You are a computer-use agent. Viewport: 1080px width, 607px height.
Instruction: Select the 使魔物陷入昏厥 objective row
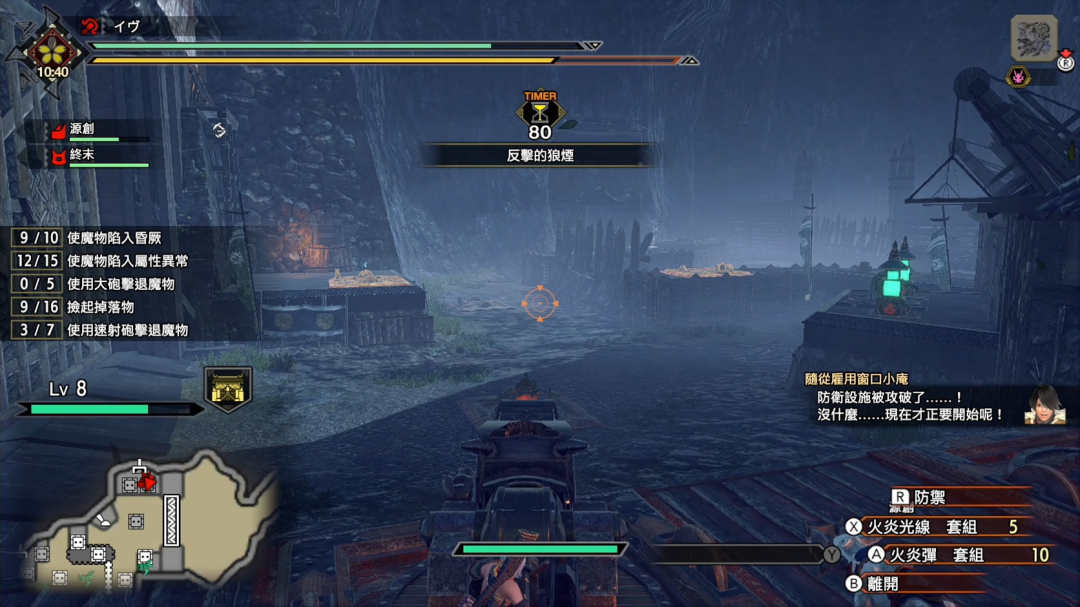[101, 238]
